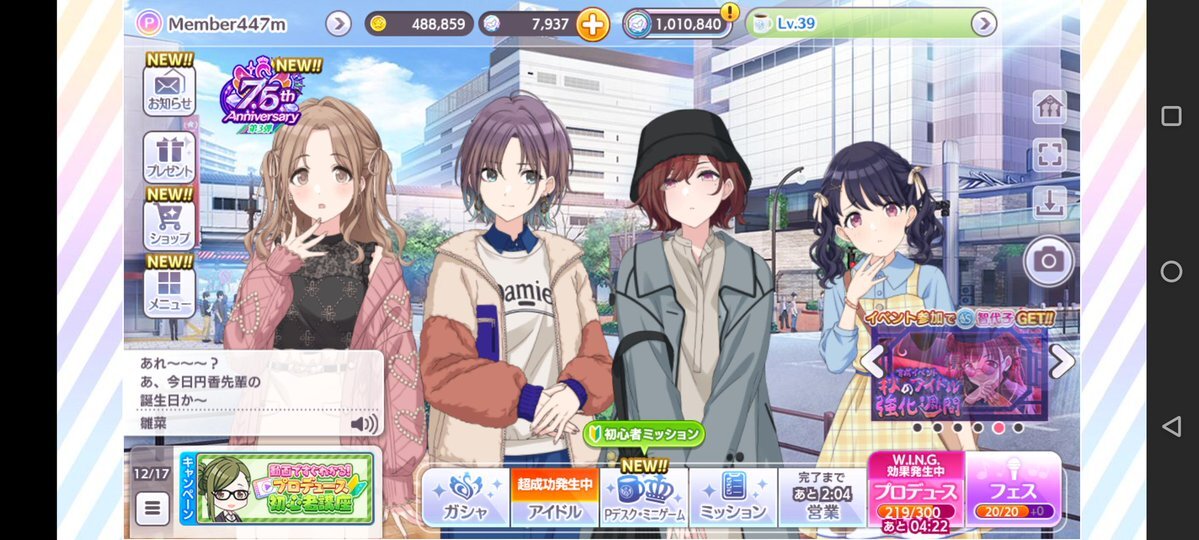Check the 営業 business job

coord(821,497)
